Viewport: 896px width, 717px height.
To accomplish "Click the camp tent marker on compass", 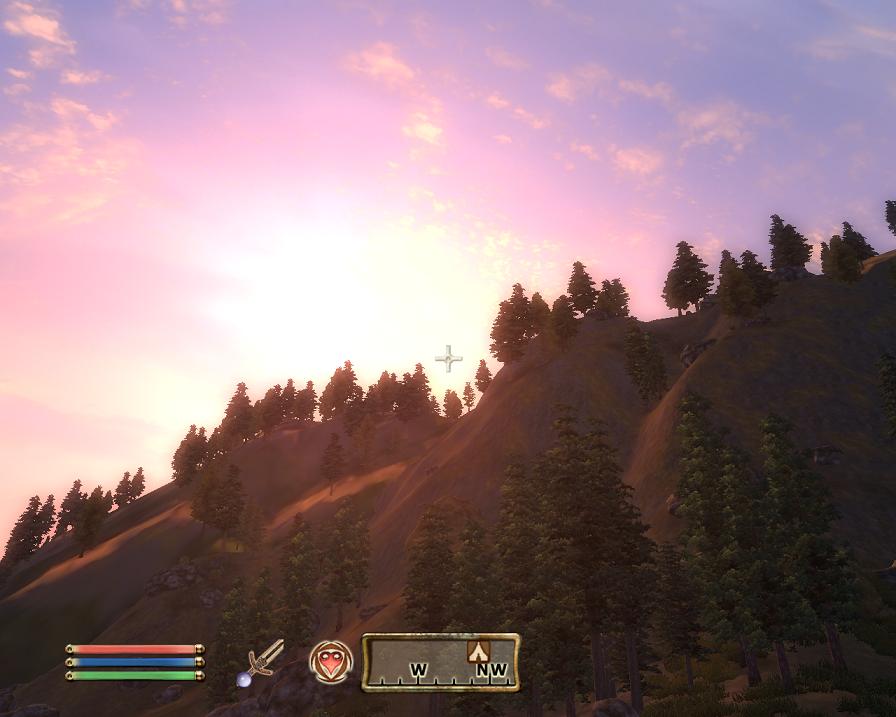I will coord(478,652).
